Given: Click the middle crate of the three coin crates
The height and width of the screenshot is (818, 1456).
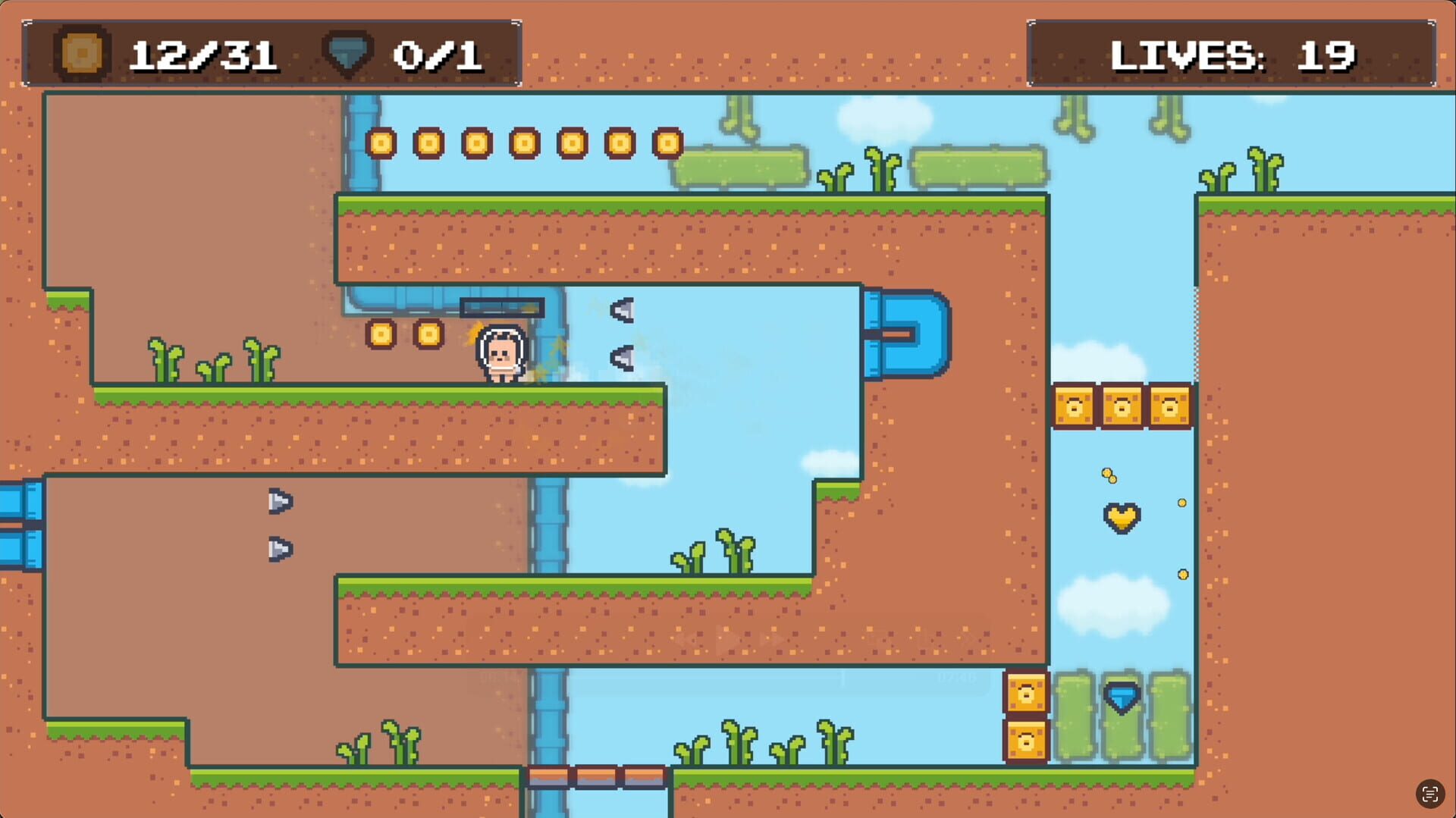Looking at the screenshot, I should (1120, 406).
